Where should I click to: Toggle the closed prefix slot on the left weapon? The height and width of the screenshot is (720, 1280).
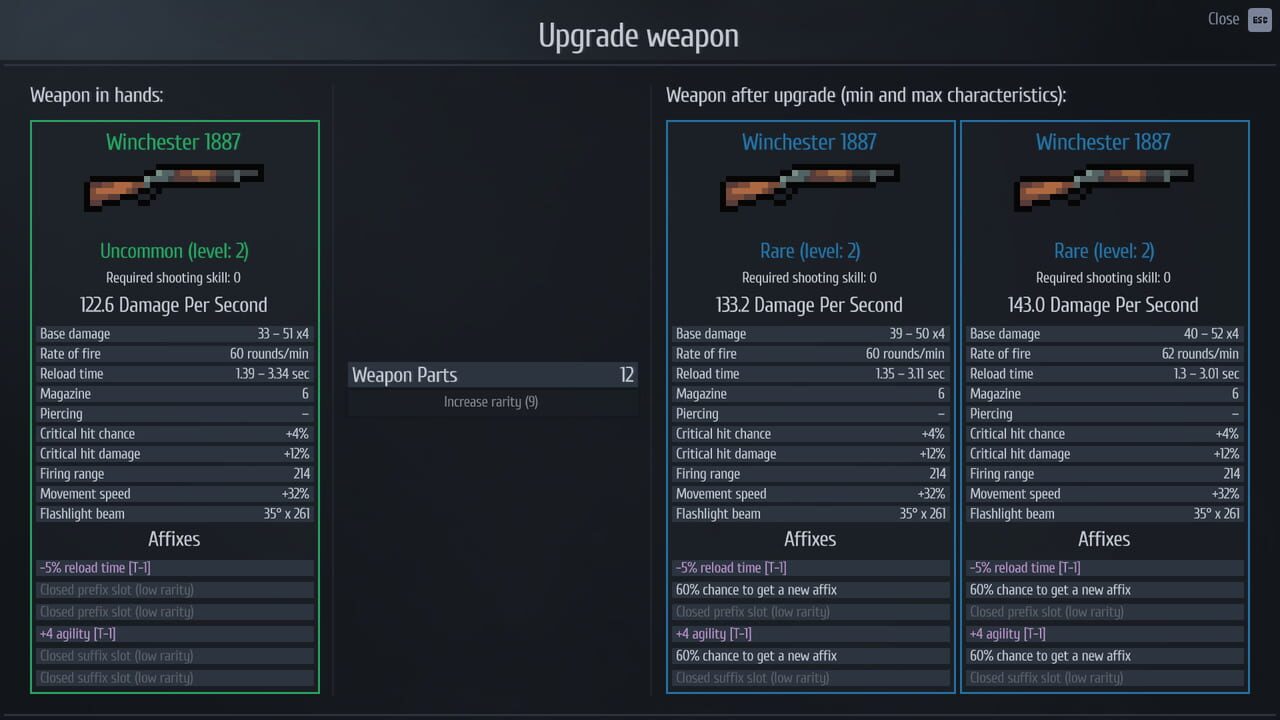point(174,589)
